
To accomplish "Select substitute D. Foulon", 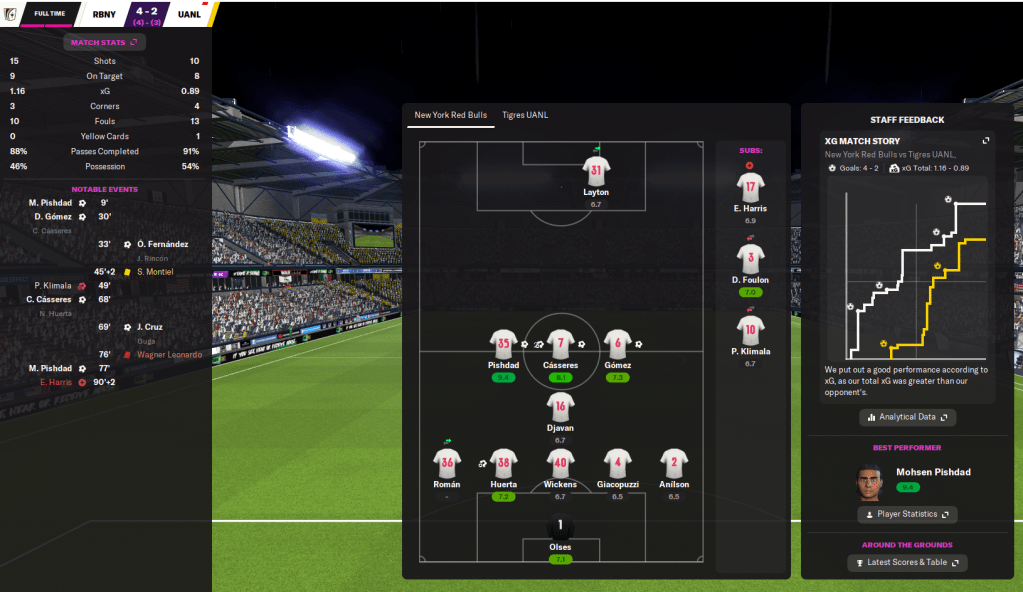I will 750,258.
